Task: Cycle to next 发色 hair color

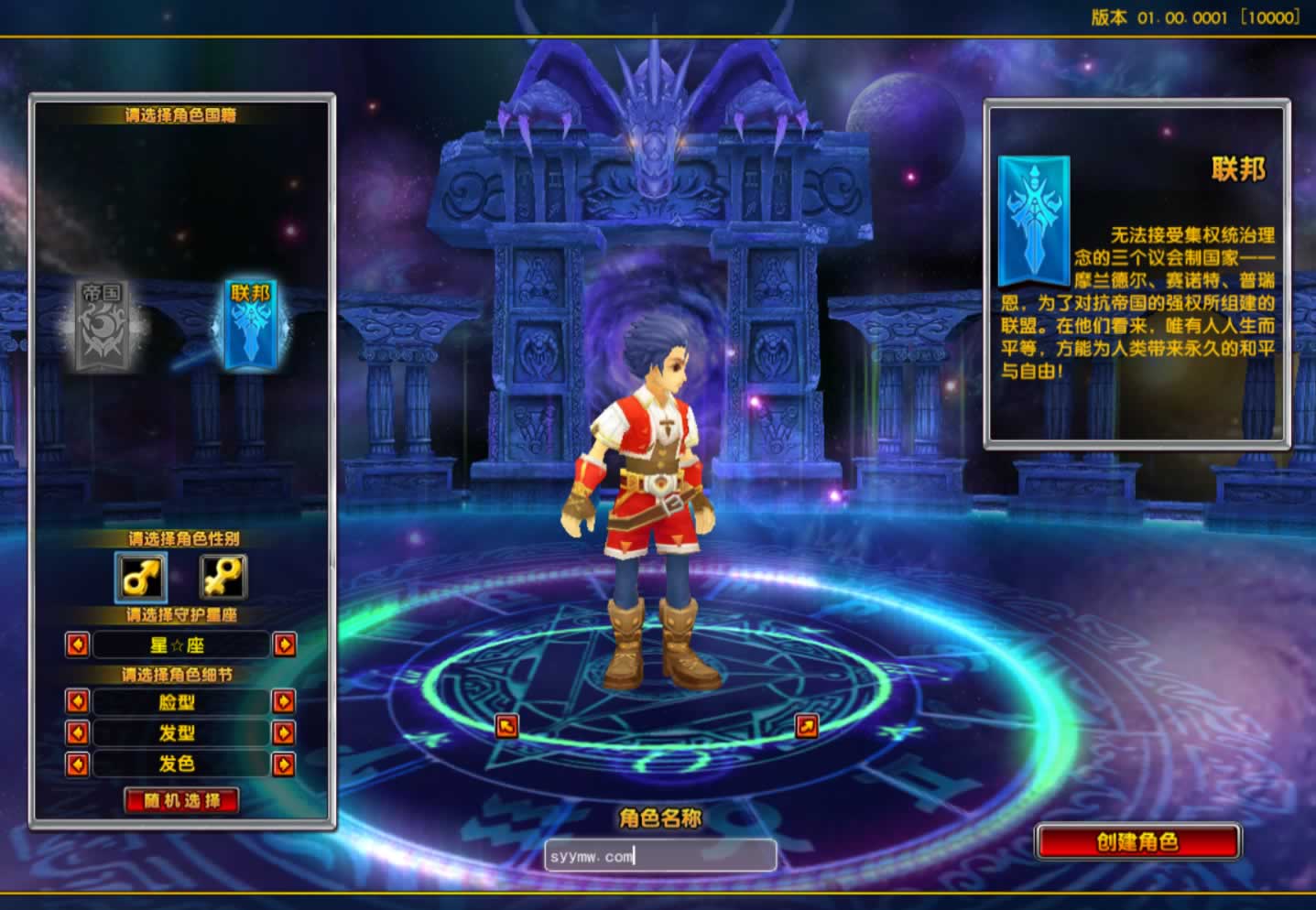Action: coord(284,764)
